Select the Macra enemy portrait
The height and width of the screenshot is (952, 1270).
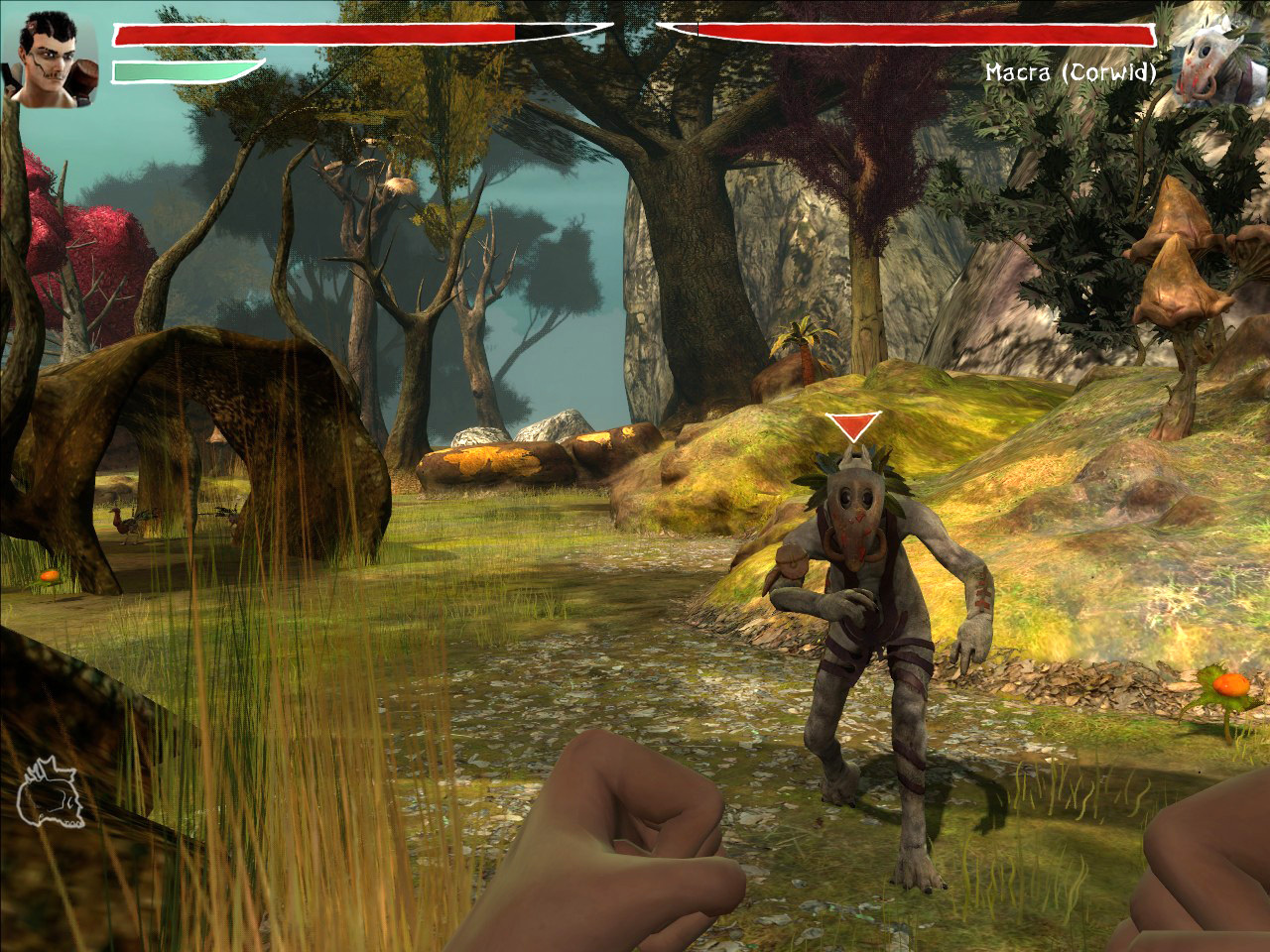[1214, 59]
